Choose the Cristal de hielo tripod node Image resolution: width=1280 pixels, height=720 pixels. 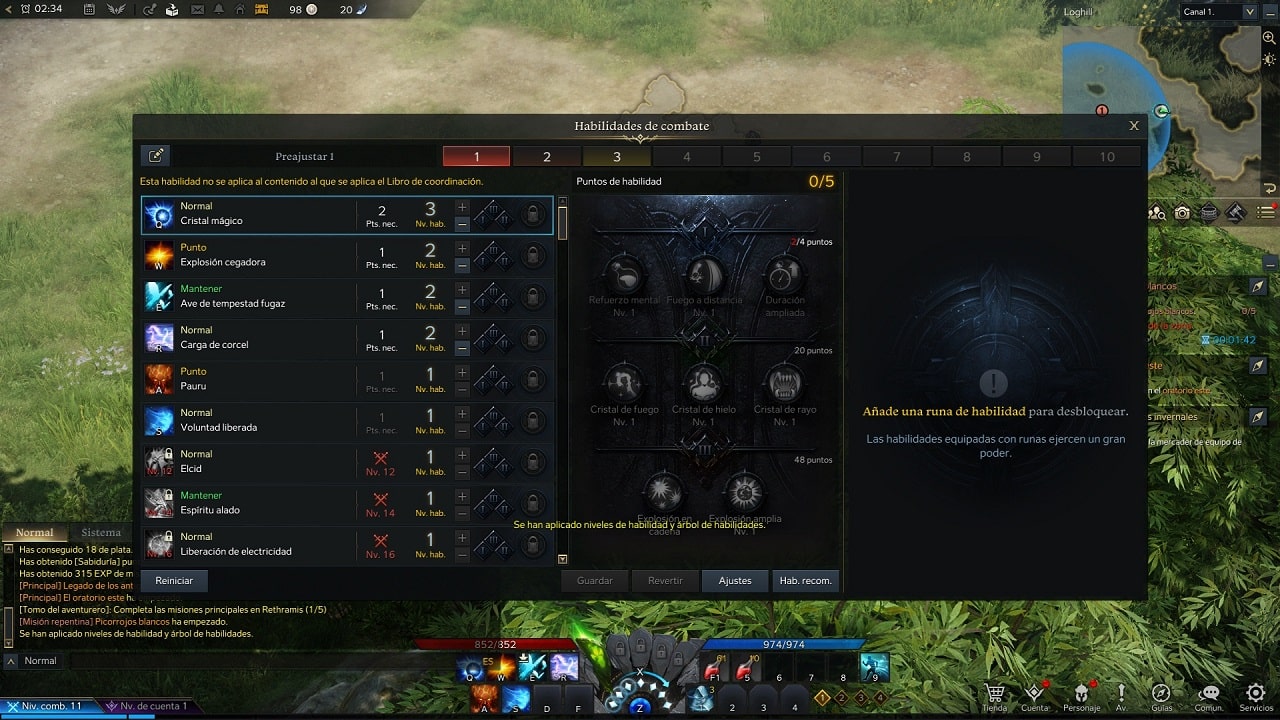click(704, 384)
